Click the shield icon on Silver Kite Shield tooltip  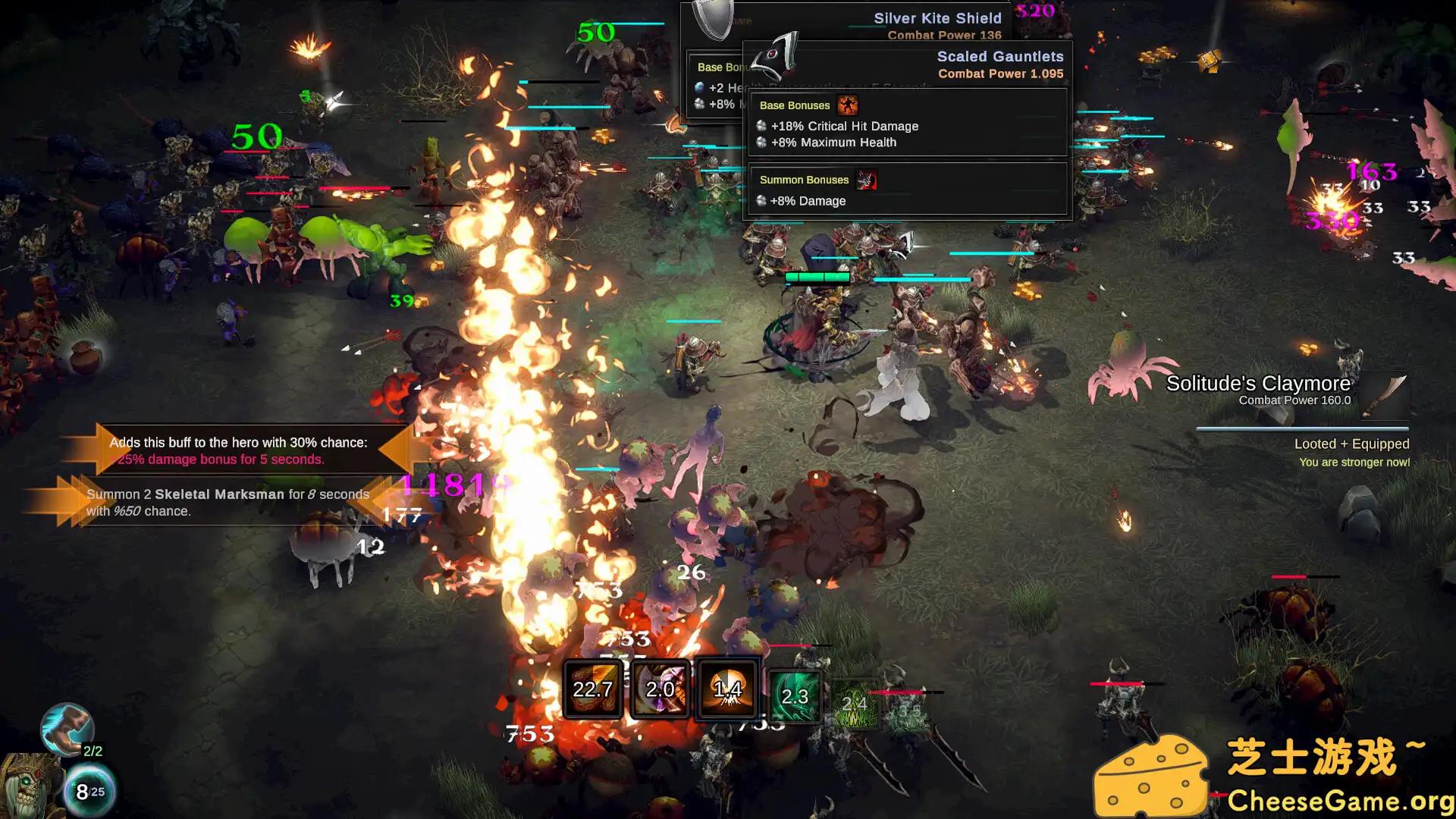tap(710, 19)
